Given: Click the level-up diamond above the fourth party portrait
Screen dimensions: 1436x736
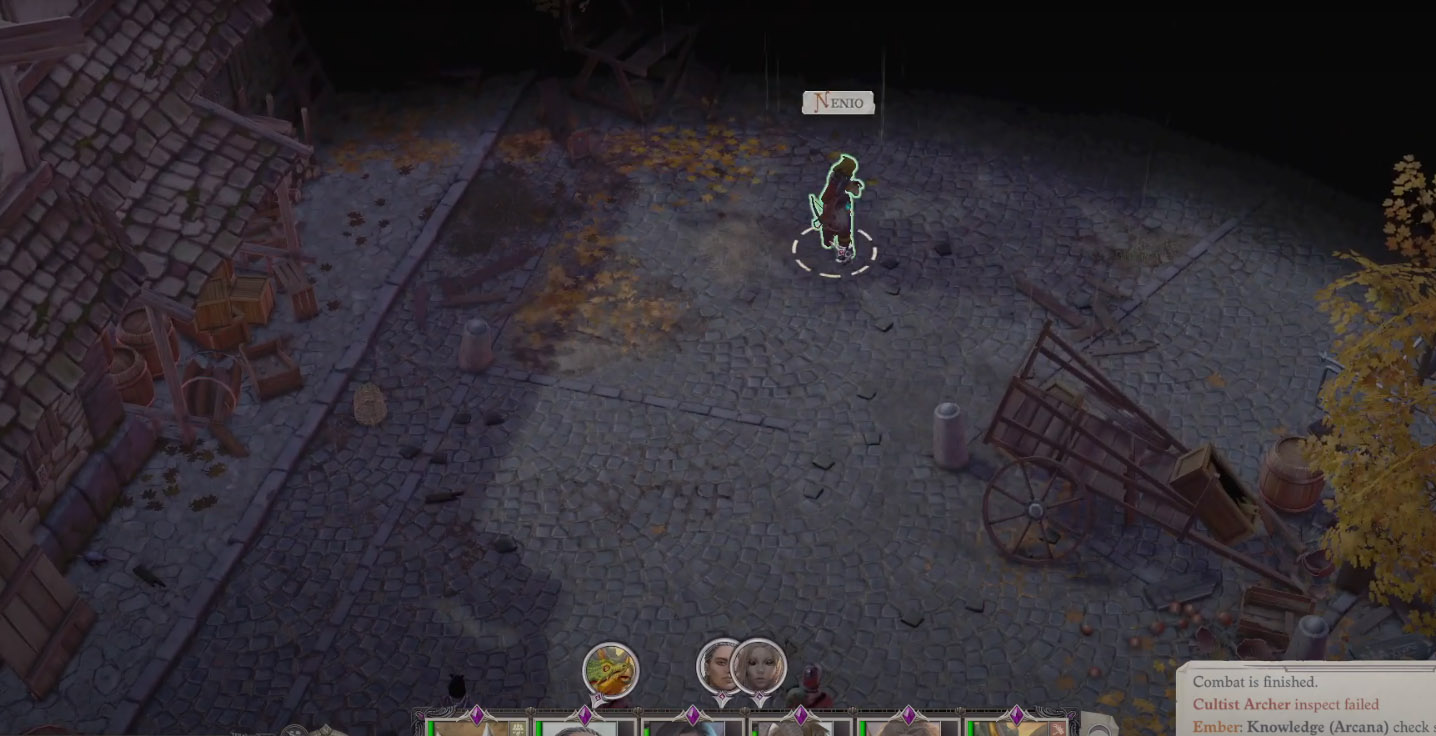Looking at the screenshot, I should pyautogui.click(x=799, y=715).
